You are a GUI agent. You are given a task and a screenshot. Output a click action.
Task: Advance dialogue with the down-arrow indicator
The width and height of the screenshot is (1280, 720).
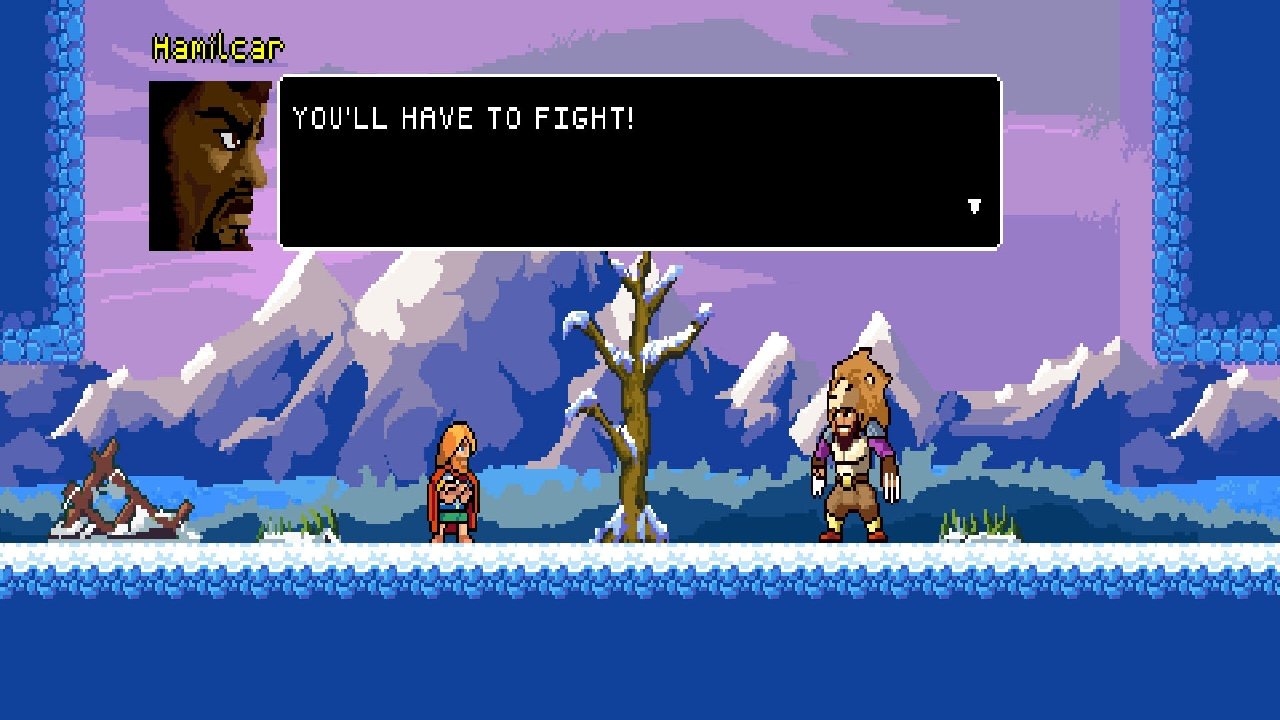(974, 206)
